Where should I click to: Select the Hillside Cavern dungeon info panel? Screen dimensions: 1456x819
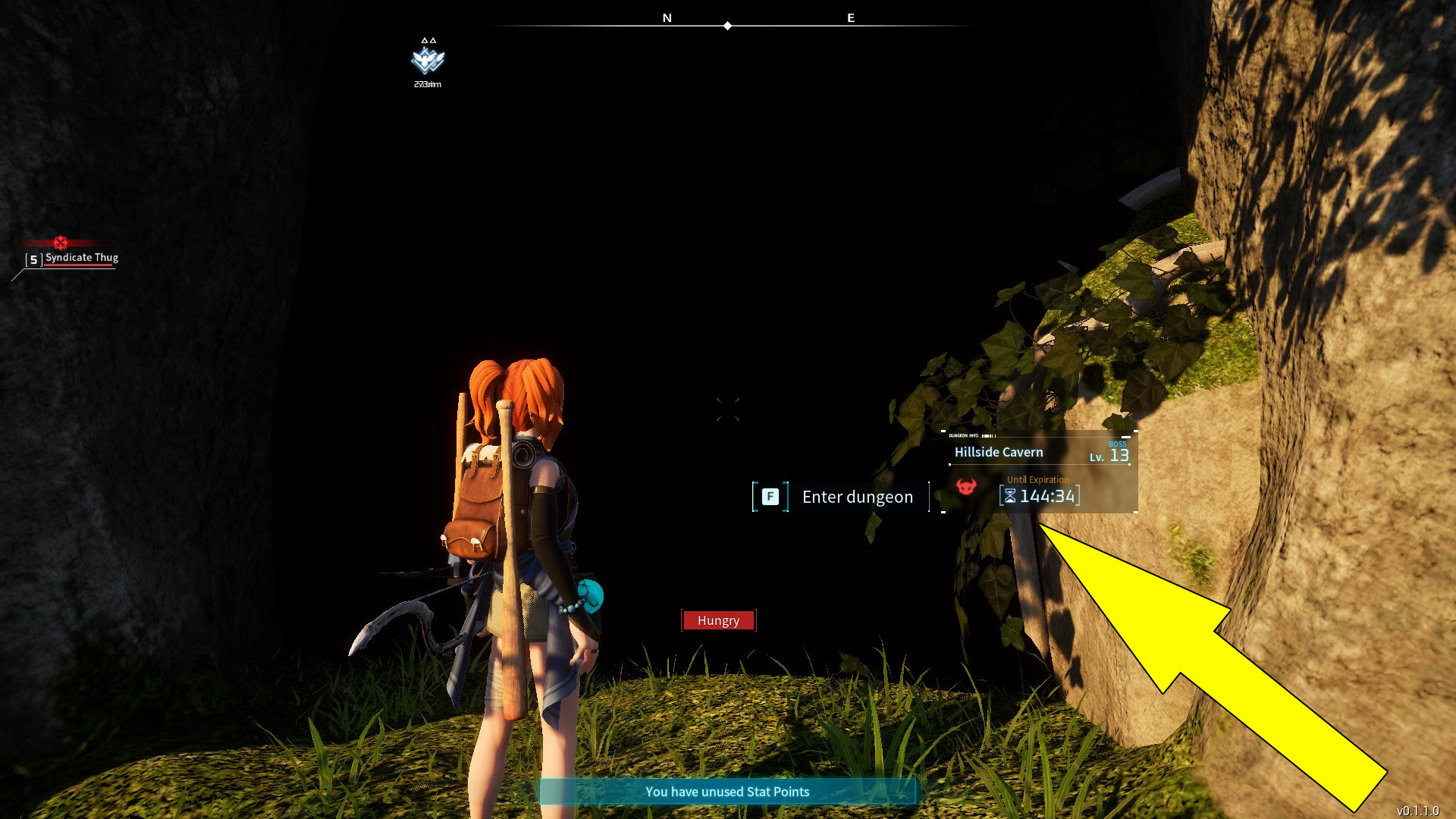1039,472
